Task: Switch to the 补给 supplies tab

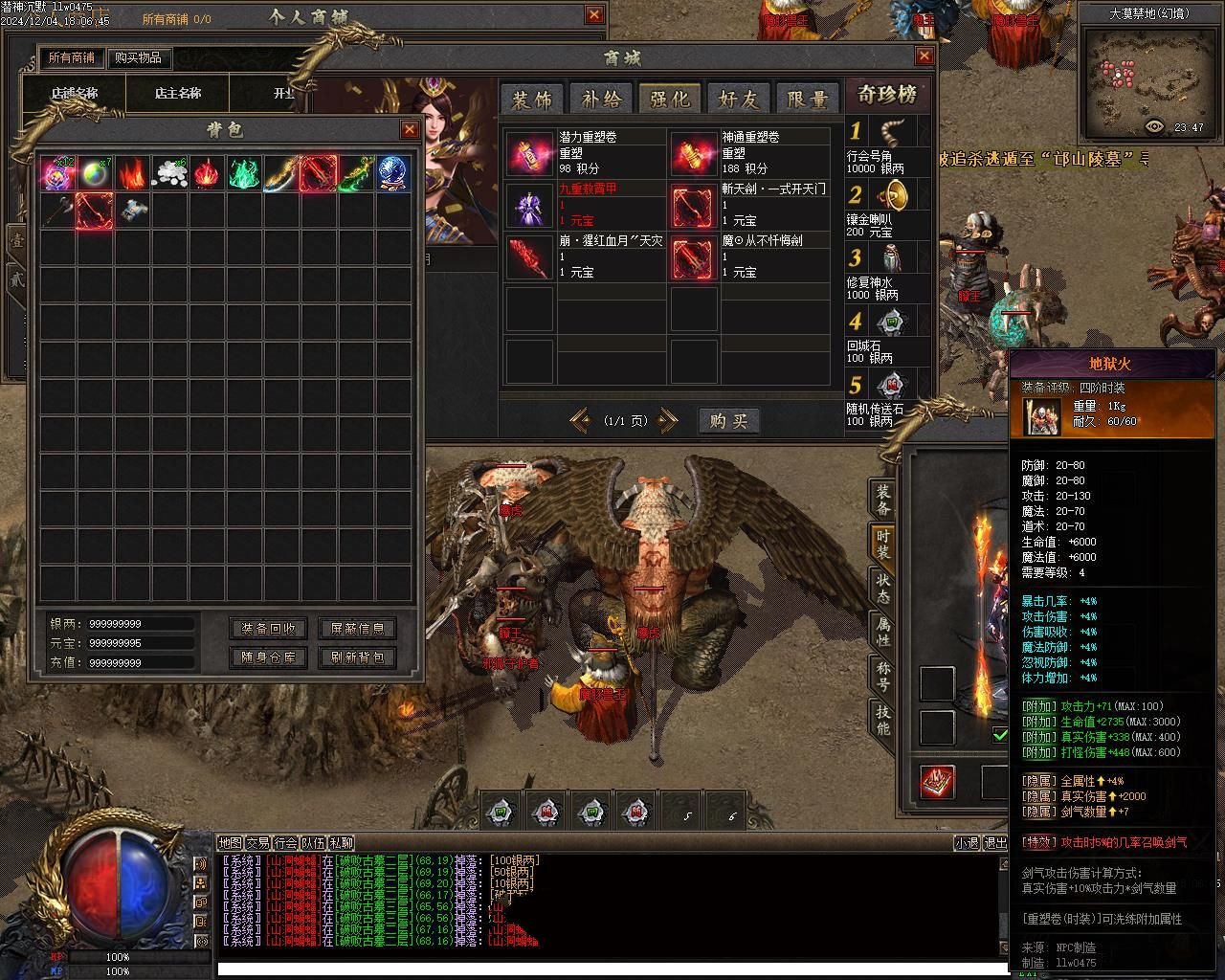Action: (600, 99)
